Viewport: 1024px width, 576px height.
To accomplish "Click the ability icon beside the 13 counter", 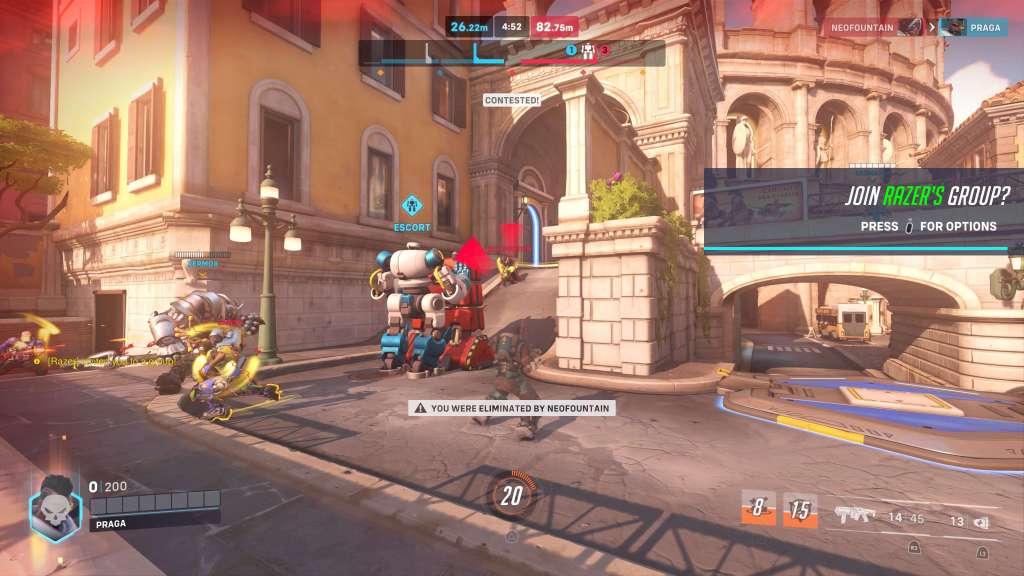I will 981,521.
